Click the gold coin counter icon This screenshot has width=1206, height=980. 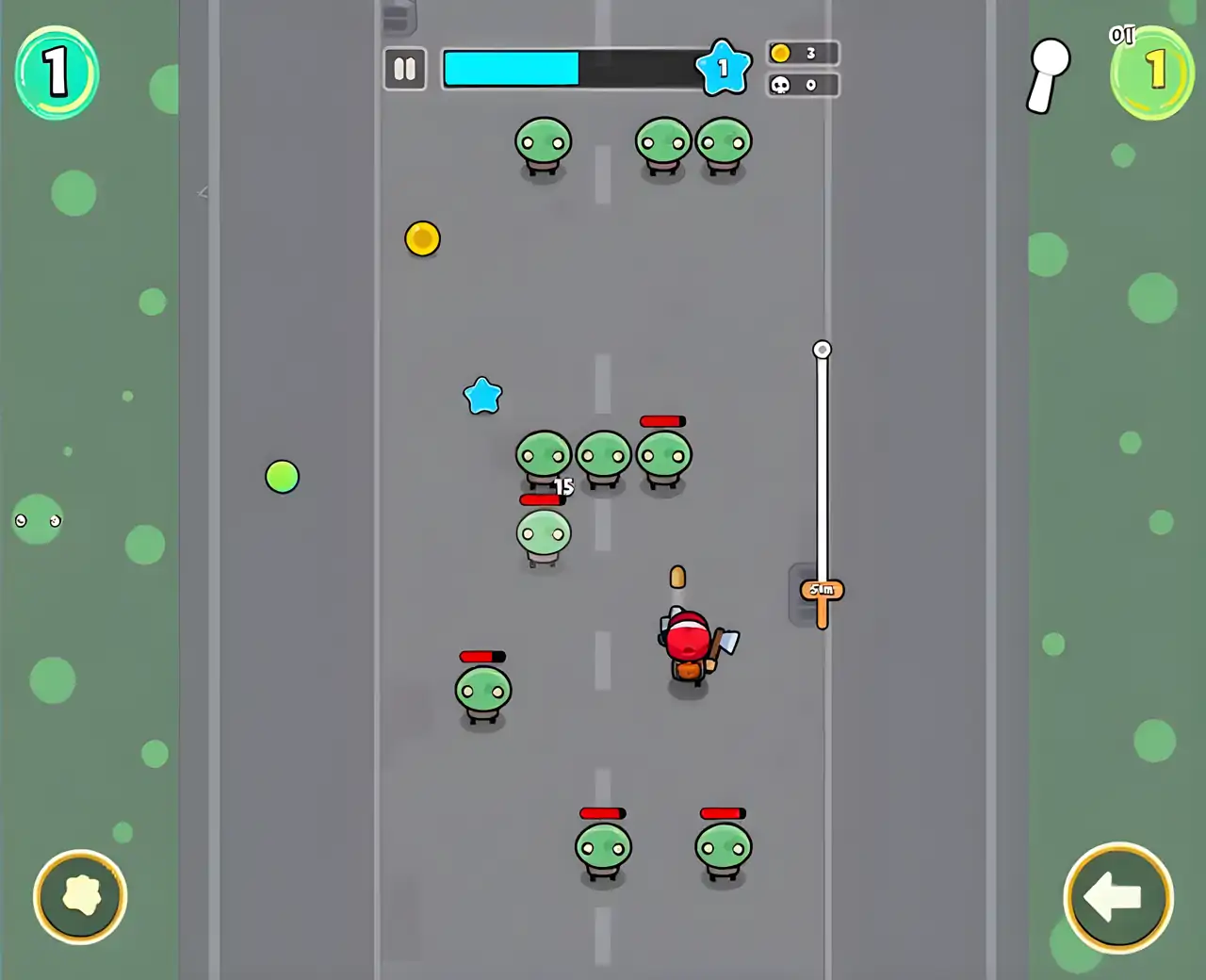pyautogui.click(x=778, y=53)
